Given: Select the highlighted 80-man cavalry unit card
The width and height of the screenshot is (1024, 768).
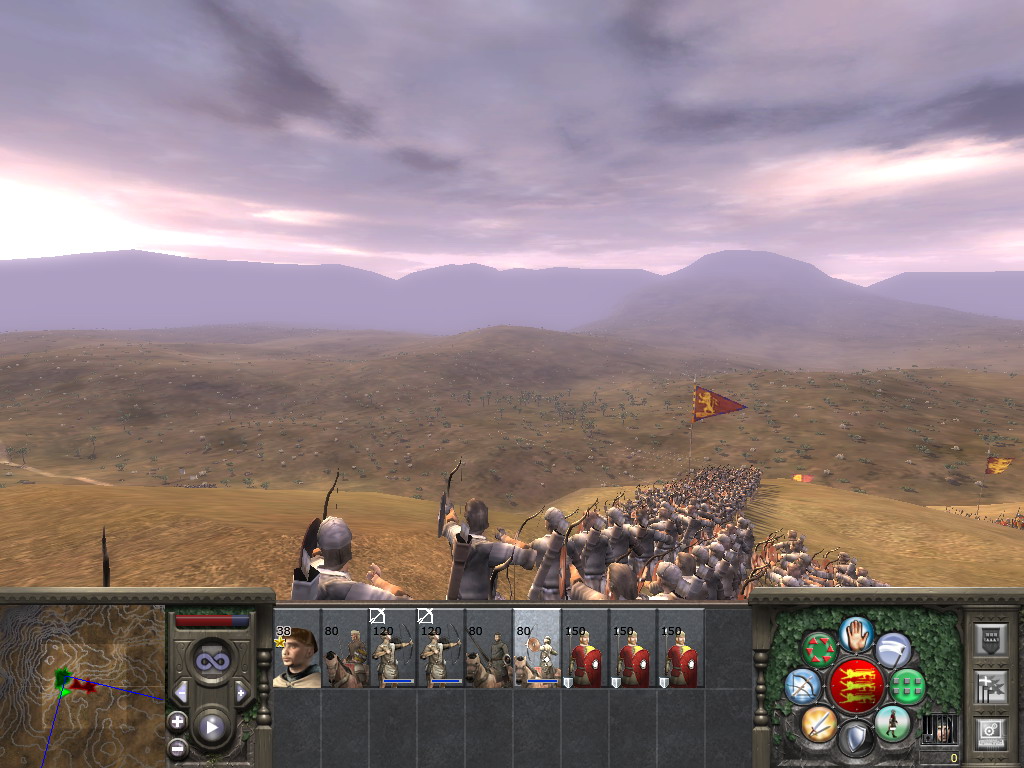Looking at the screenshot, I should pyautogui.click(x=537, y=648).
